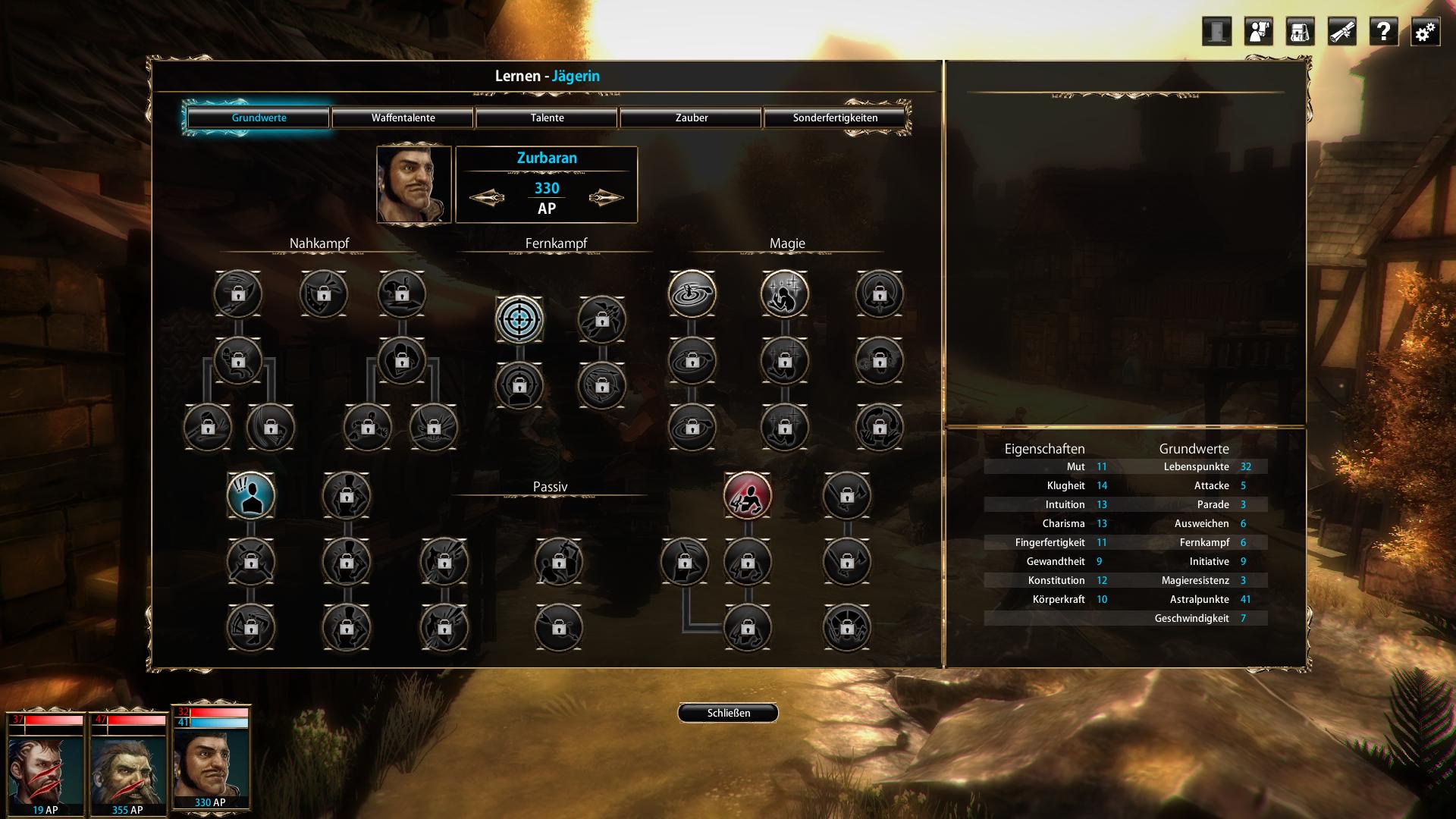The height and width of the screenshot is (819, 1456).
Task: Pick the unlocked sparkle figure magic skill
Action: (785, 293)
